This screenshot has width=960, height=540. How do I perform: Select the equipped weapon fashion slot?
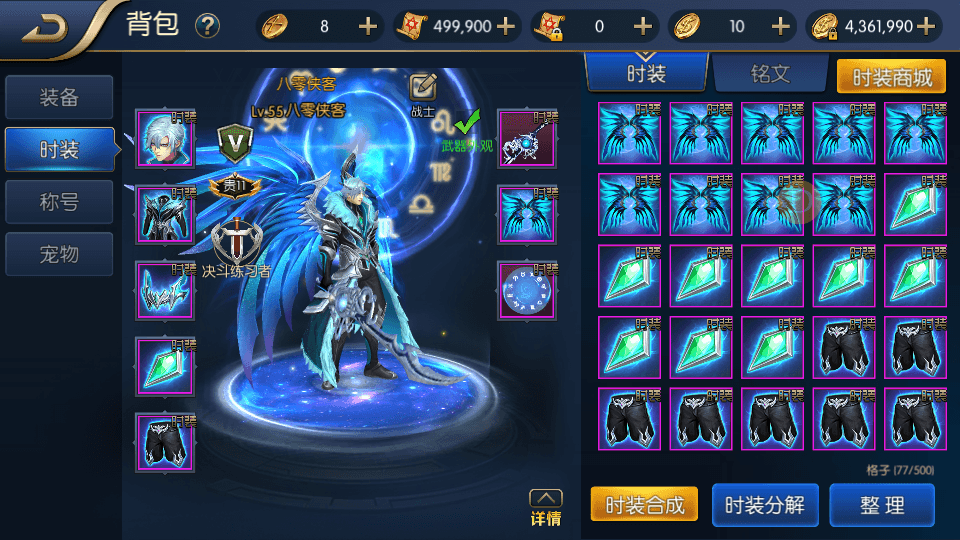click(527, 140)
